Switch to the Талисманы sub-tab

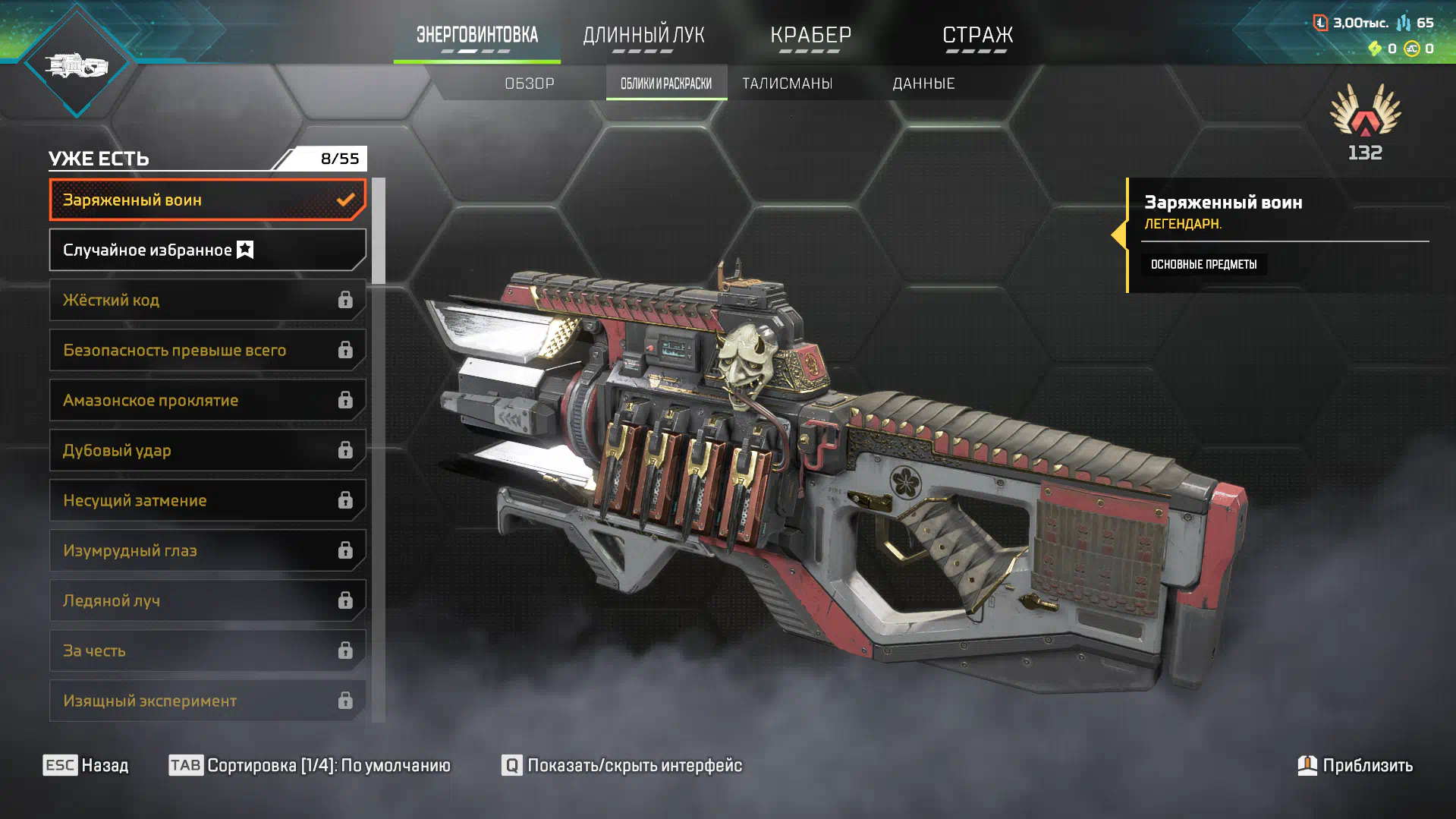[787, 83]
